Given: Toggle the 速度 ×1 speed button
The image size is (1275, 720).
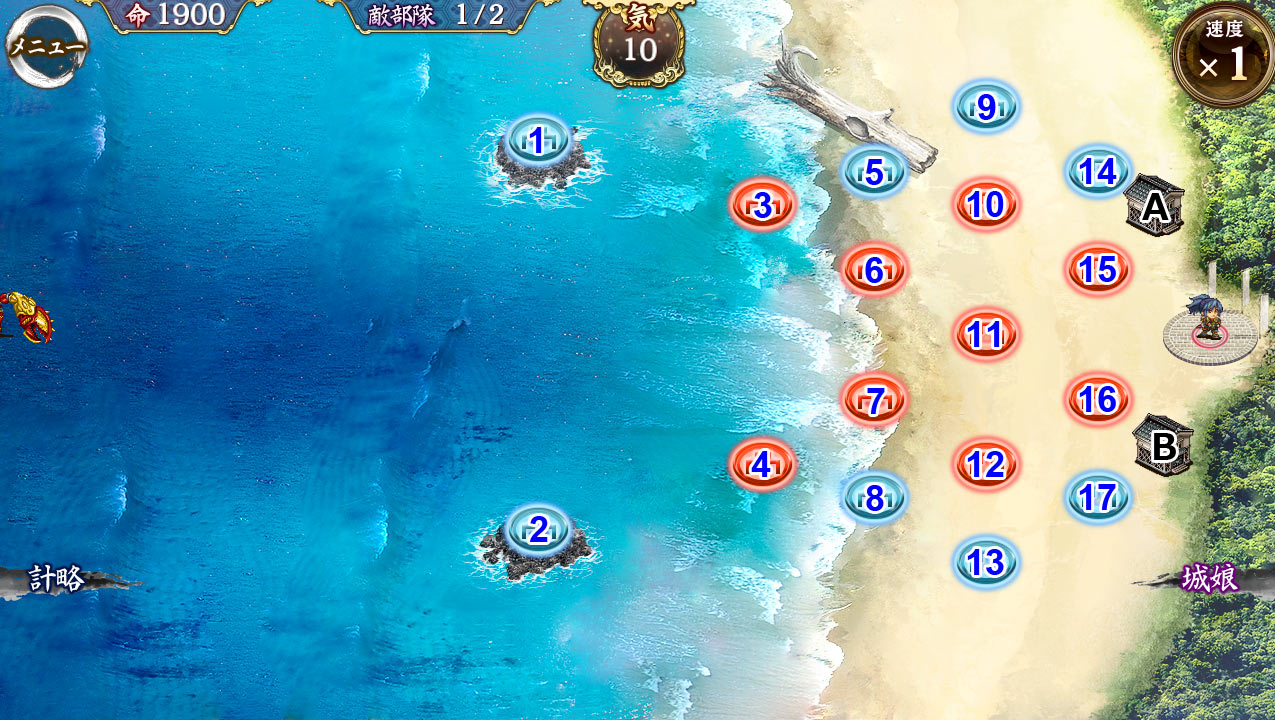Looking at the screenshot, I should (1224, 58).
